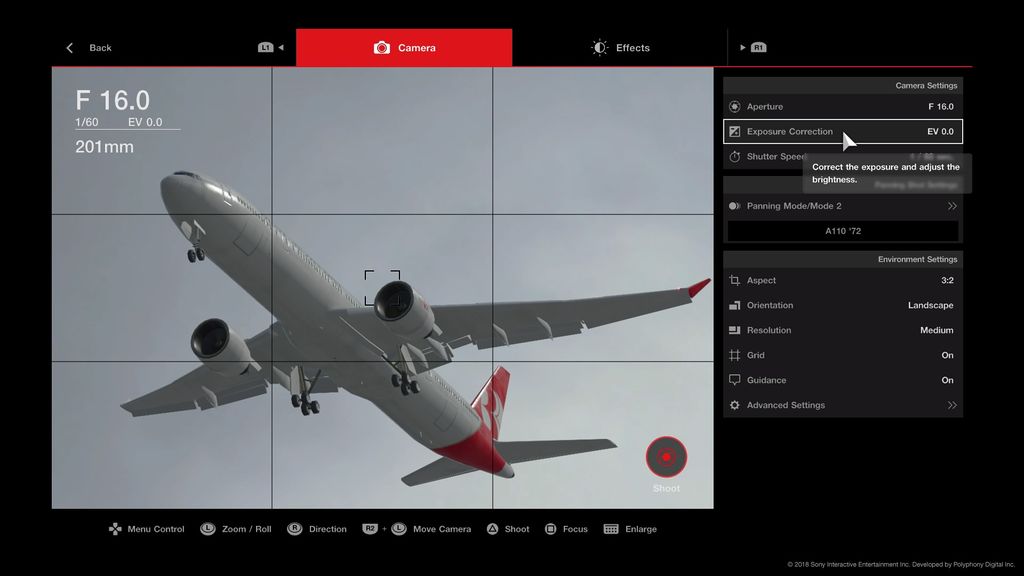Select the A110 '72 car field
The width and height of the screenshot is (1024, 576).
[842, 231]
